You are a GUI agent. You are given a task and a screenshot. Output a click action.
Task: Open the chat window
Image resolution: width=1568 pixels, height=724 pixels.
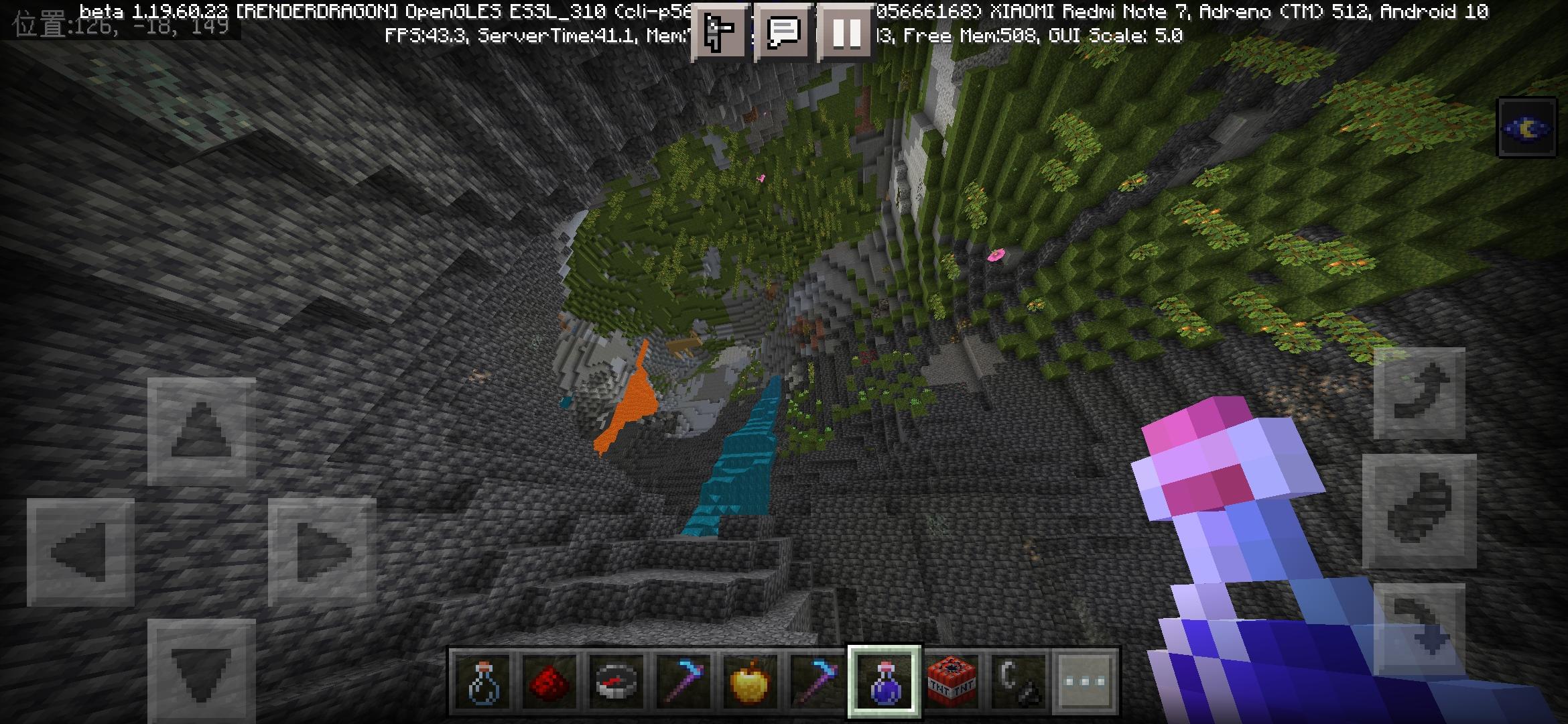click(x=783, y=32)
